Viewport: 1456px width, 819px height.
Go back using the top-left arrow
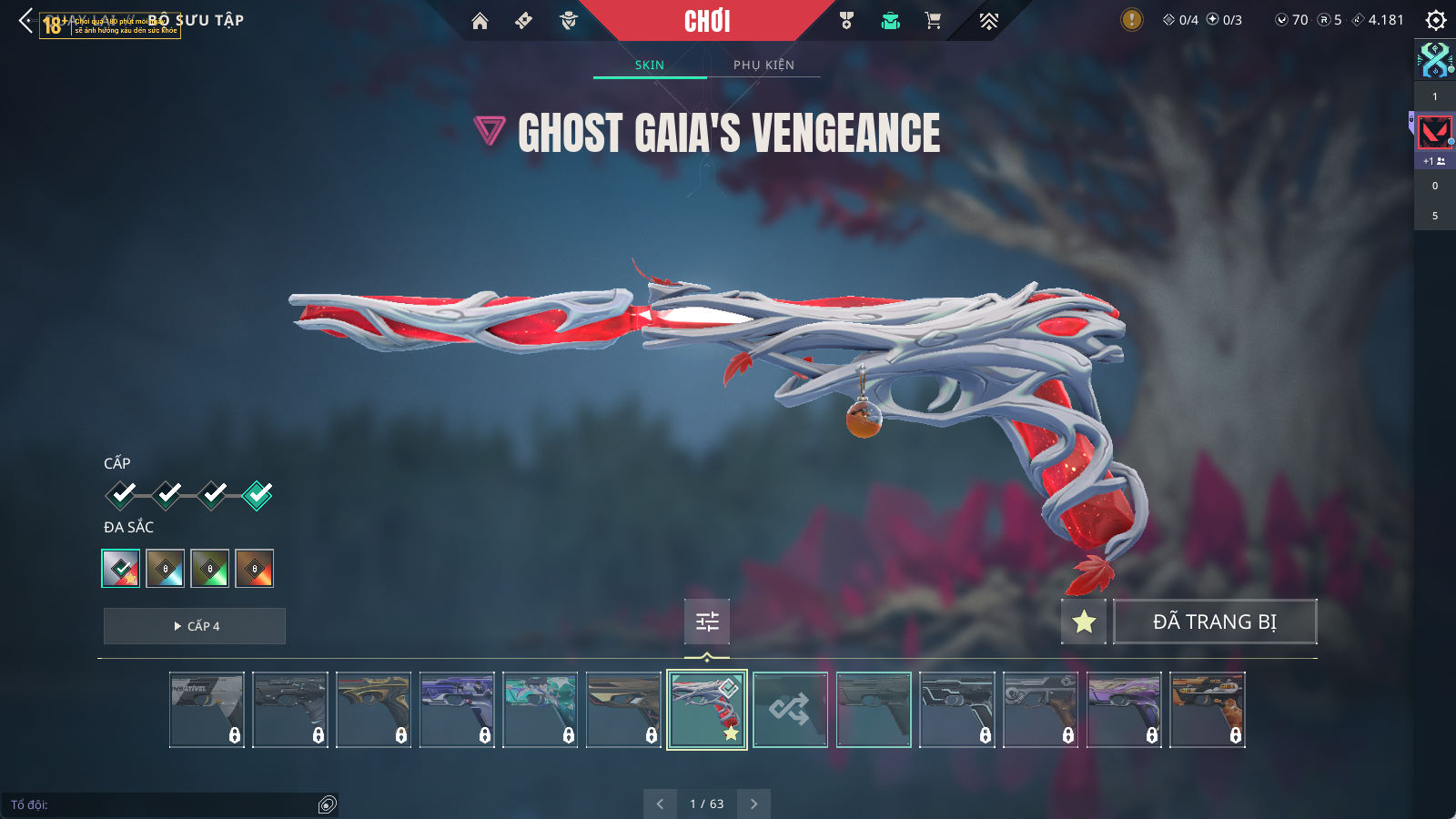(25, 20)
